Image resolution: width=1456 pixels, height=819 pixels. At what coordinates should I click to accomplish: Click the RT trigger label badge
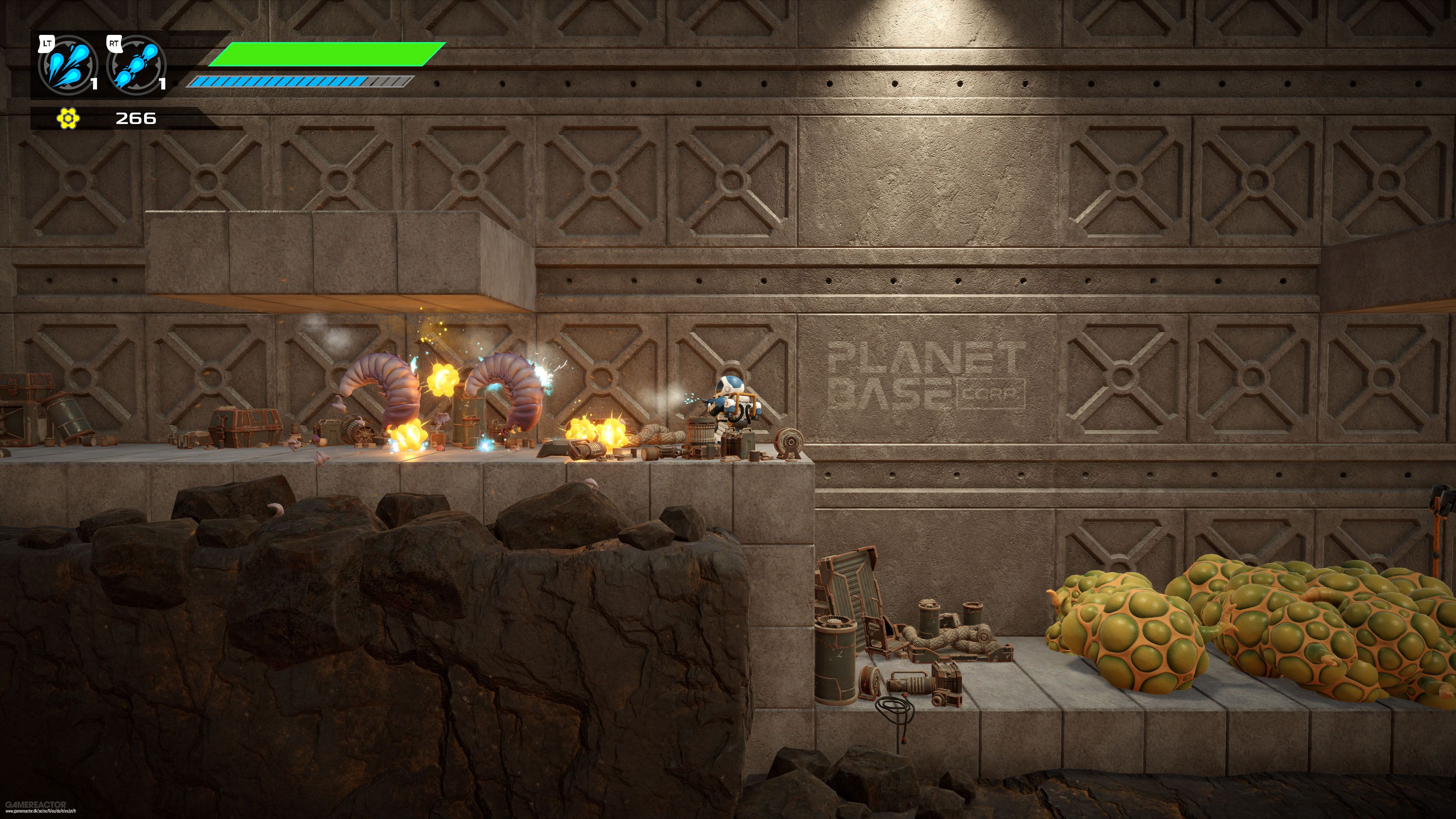coord(115,44)
